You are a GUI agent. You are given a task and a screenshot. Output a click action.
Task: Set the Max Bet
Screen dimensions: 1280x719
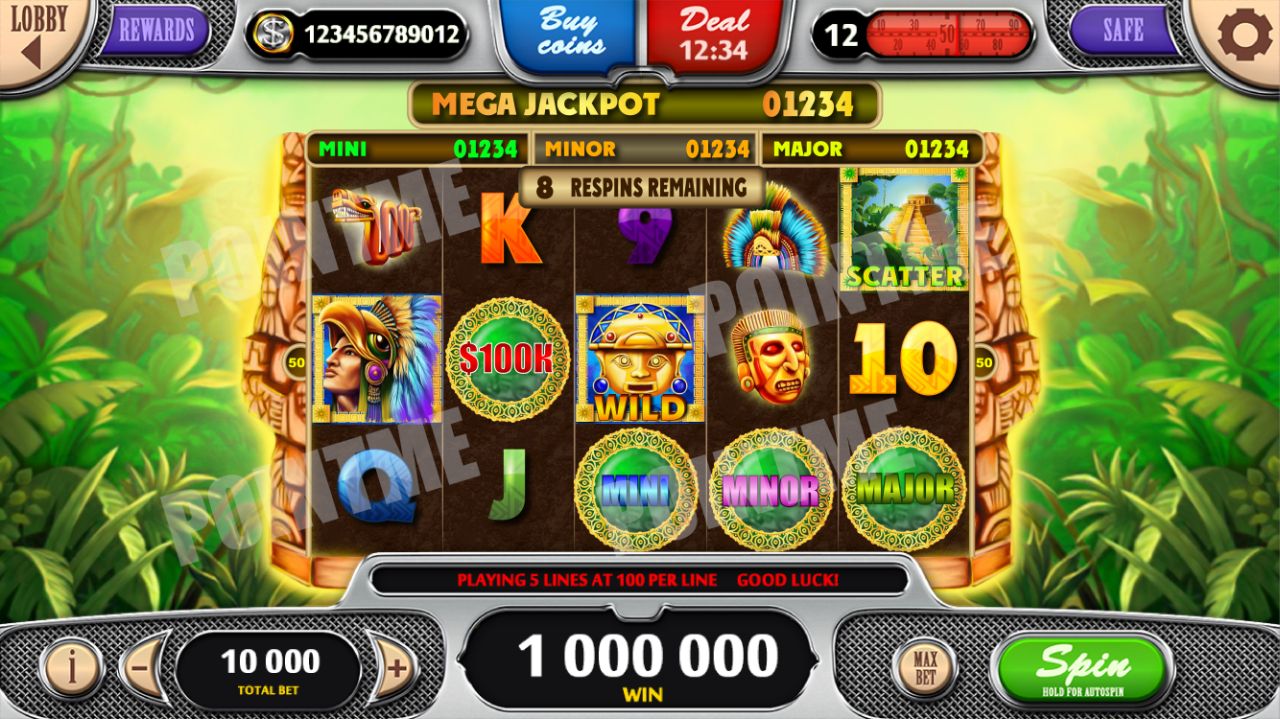(924, 667)
